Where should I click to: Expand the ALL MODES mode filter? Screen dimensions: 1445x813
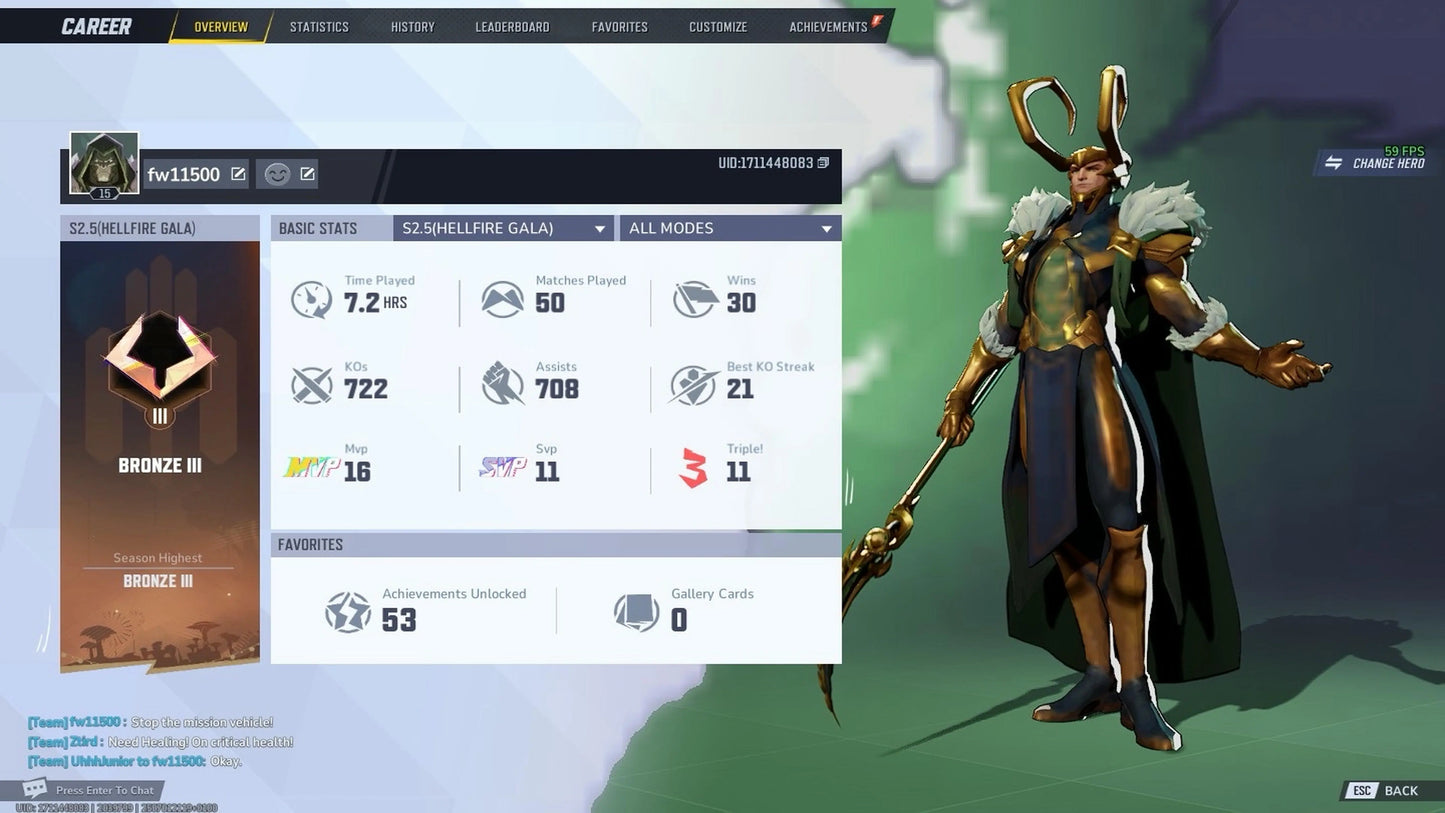point(729,228)
